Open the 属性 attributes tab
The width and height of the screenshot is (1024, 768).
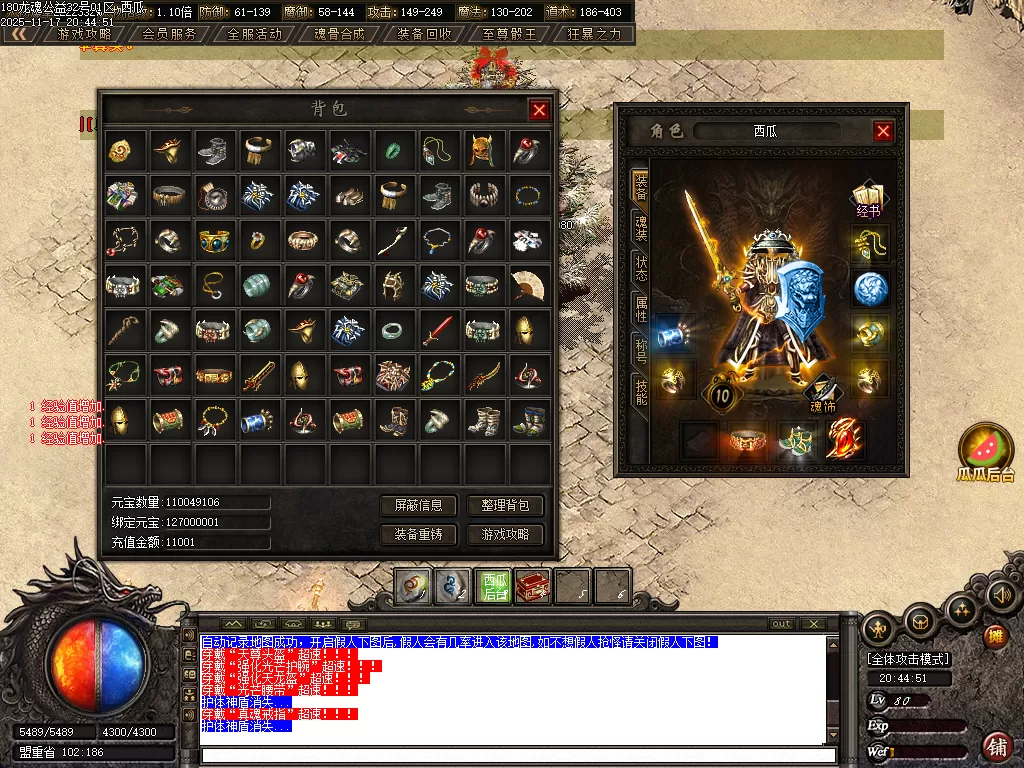click(640, 309)
